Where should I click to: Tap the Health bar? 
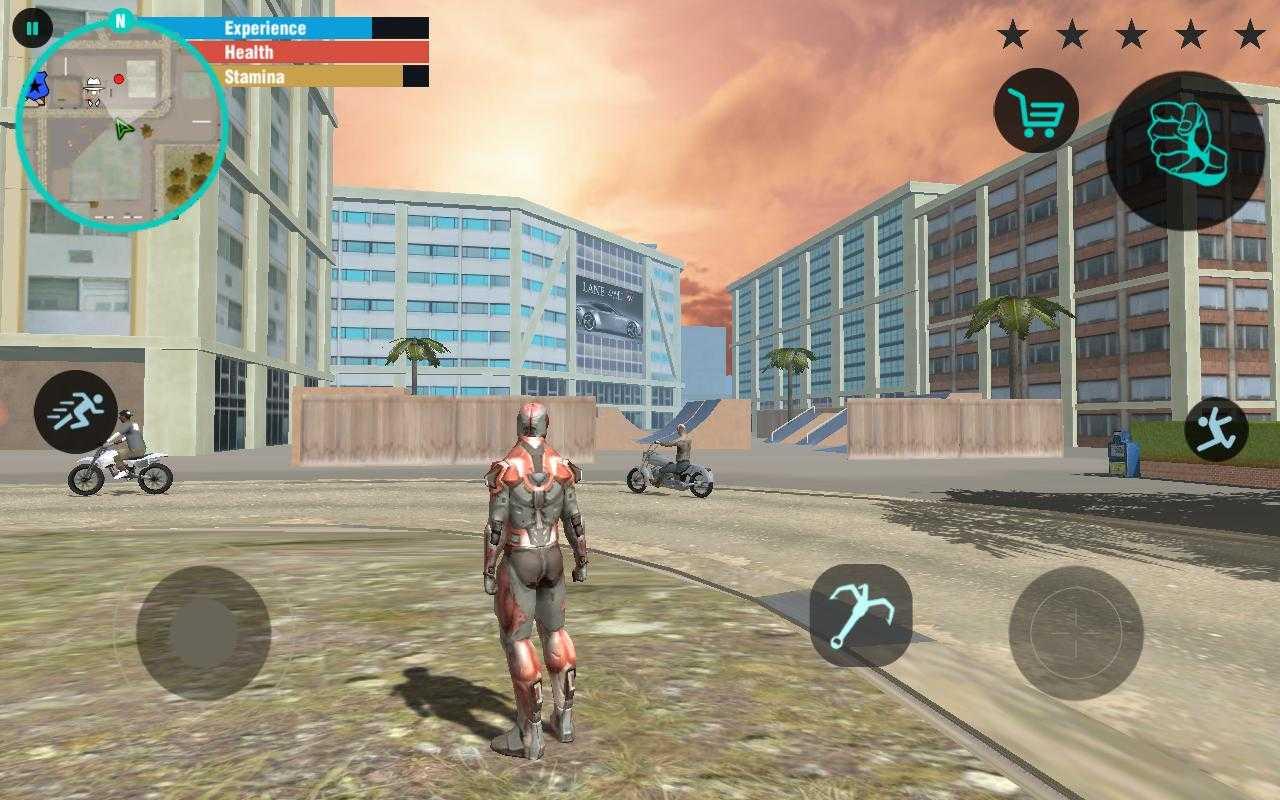pos(300,52)
